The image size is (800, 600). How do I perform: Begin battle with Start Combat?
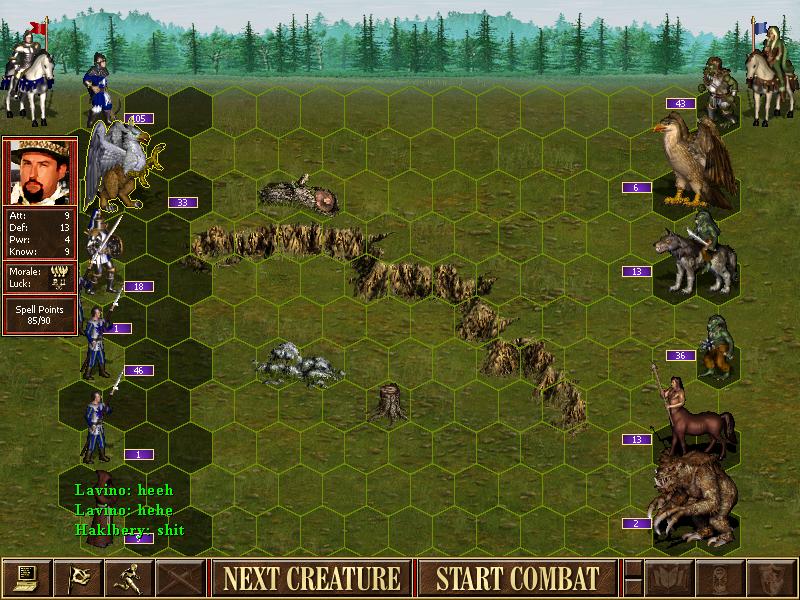click(517, 578)
